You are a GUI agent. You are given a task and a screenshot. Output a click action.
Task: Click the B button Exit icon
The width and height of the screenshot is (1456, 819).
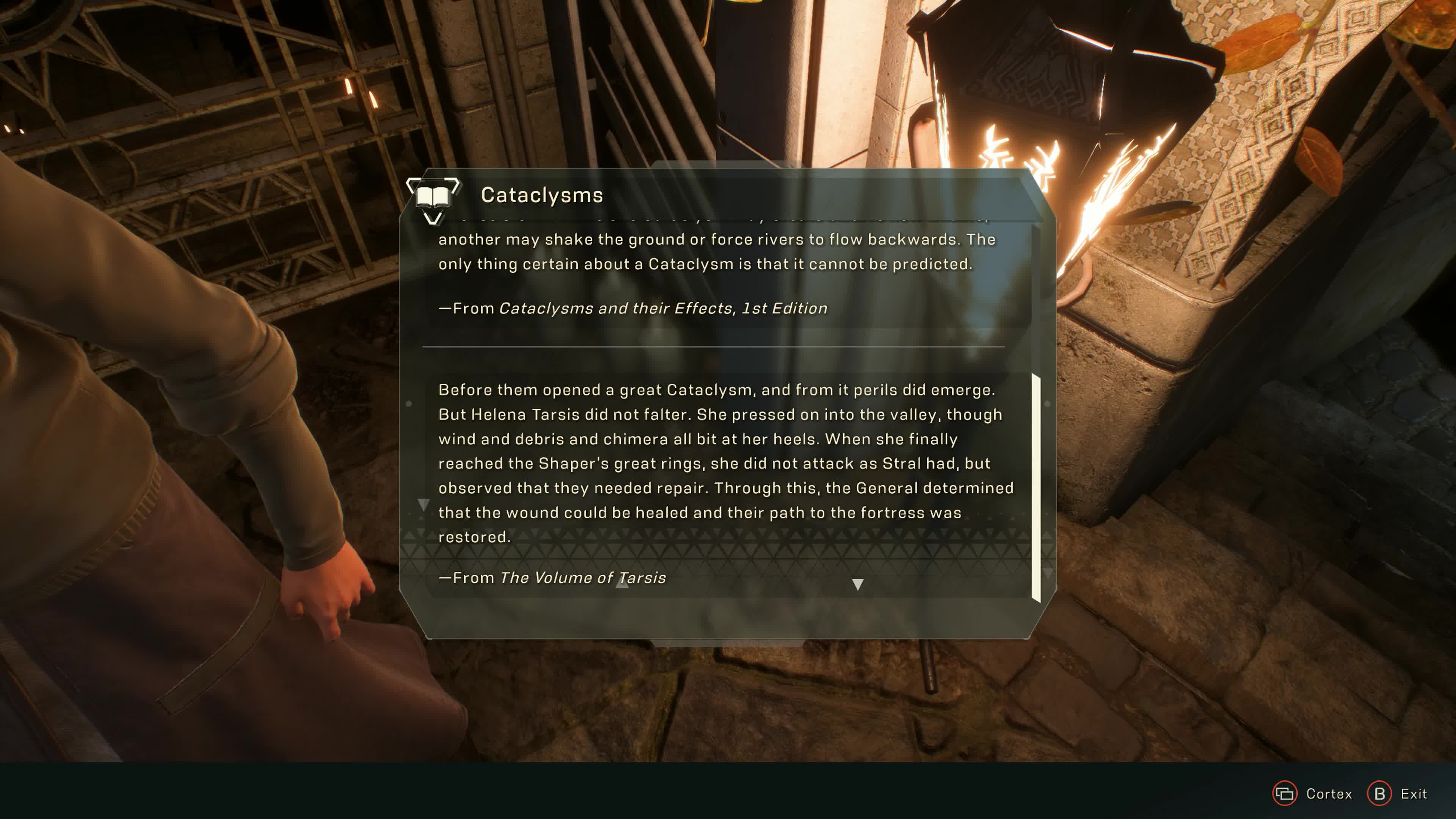tap(1379, 794)
